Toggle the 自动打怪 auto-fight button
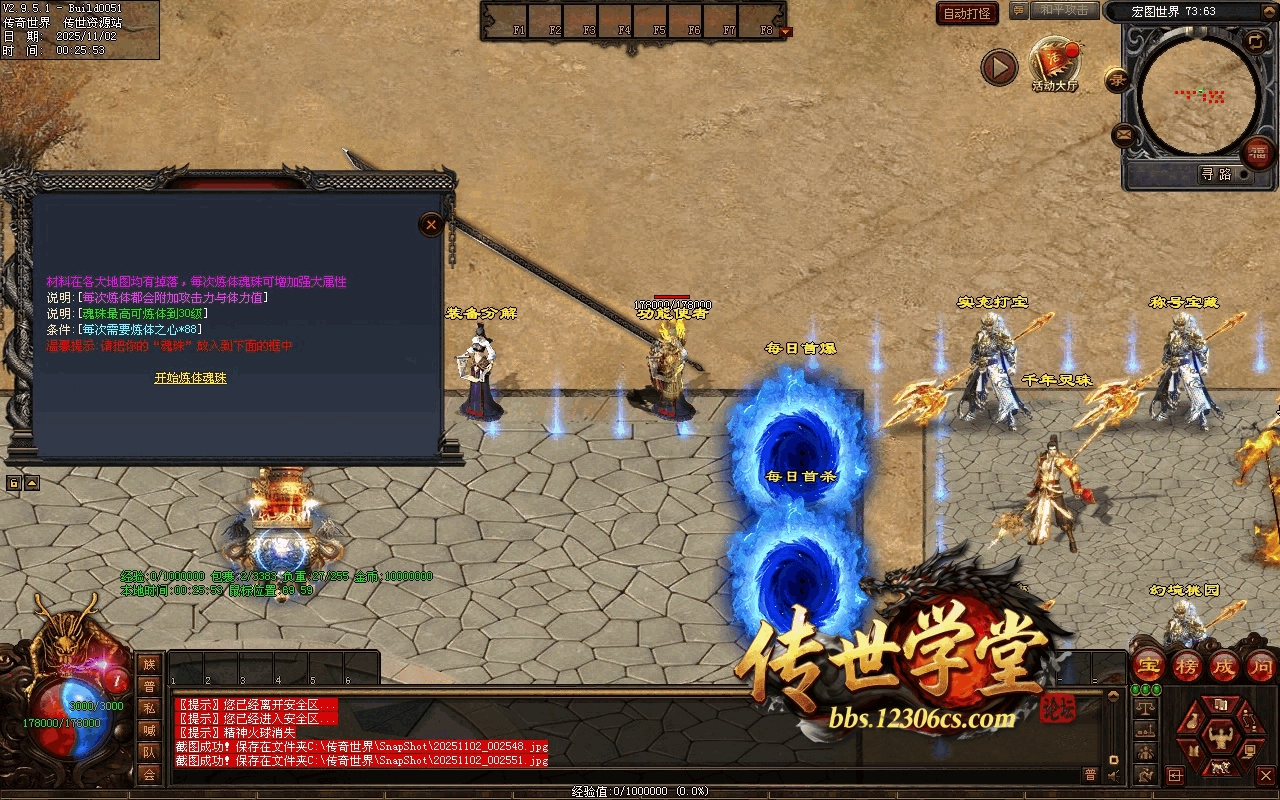This screenshot has width=1280, height=800. coord(968,13)
